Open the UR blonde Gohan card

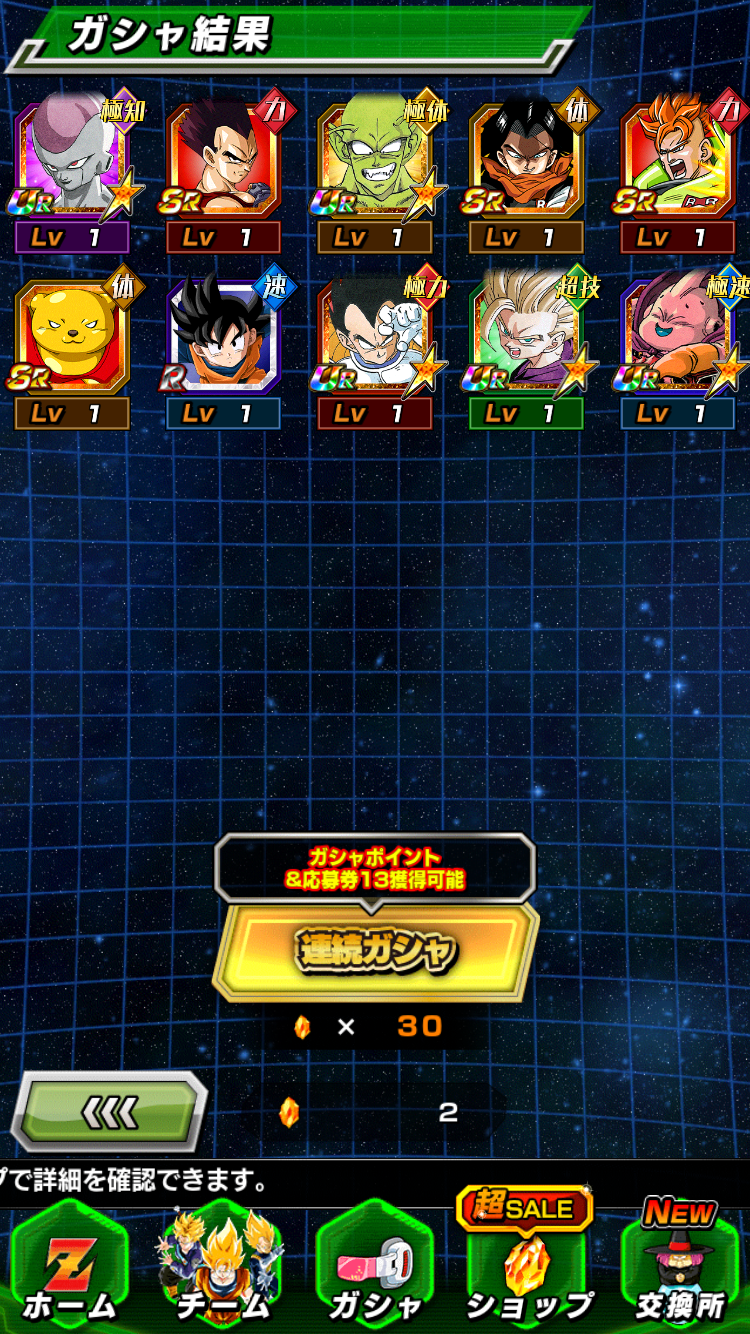coord(526,337)
